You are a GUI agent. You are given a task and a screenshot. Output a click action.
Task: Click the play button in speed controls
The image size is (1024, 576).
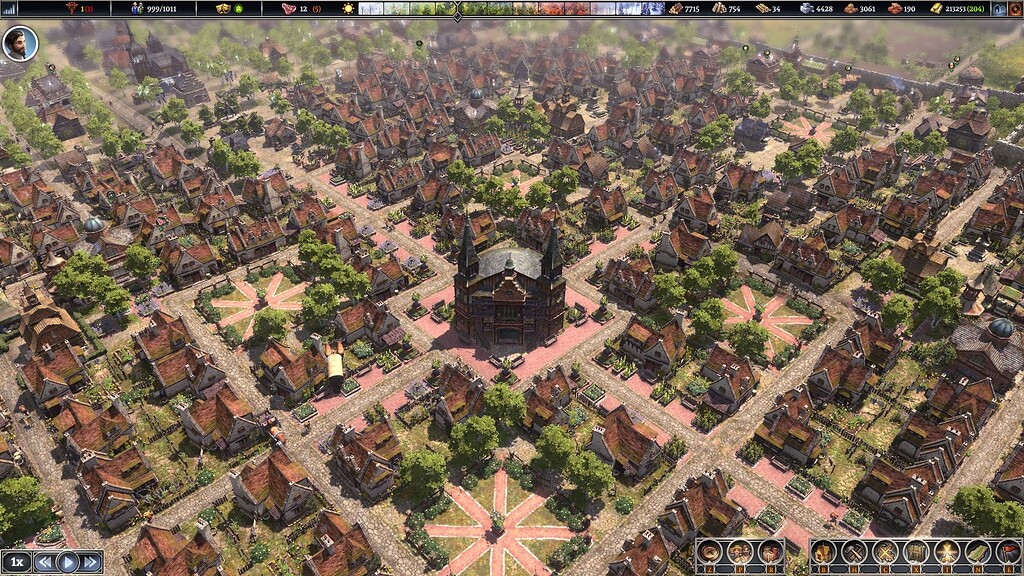click(68, 562)
